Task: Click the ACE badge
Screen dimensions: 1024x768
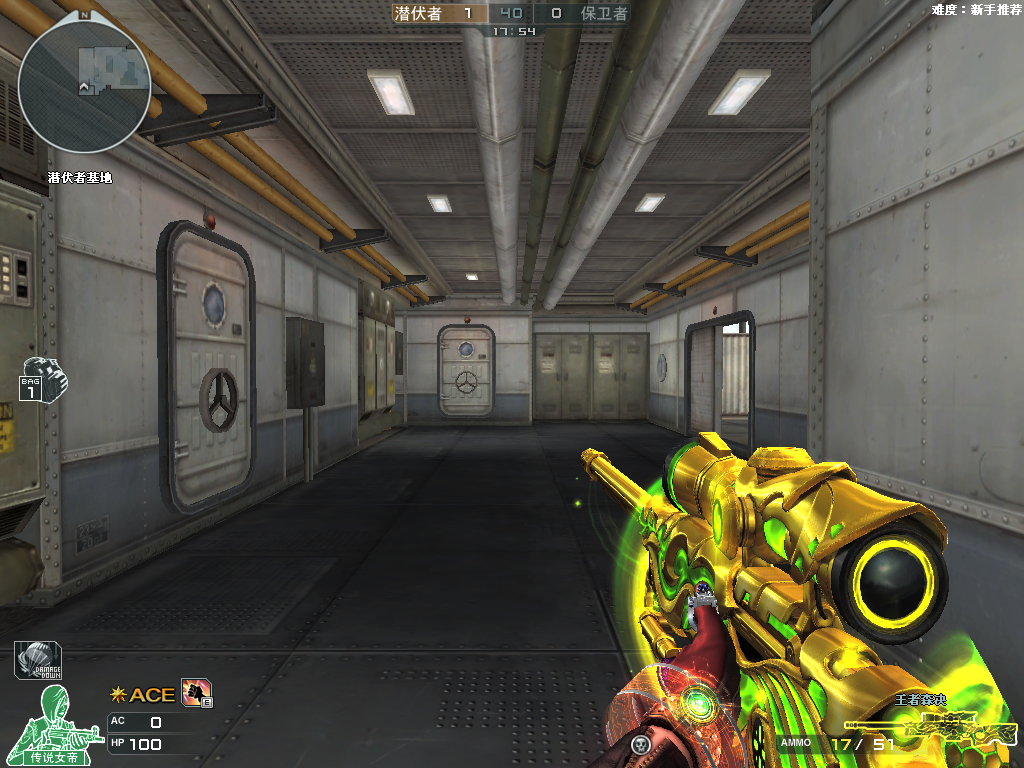Action: [x=142, y=694]
